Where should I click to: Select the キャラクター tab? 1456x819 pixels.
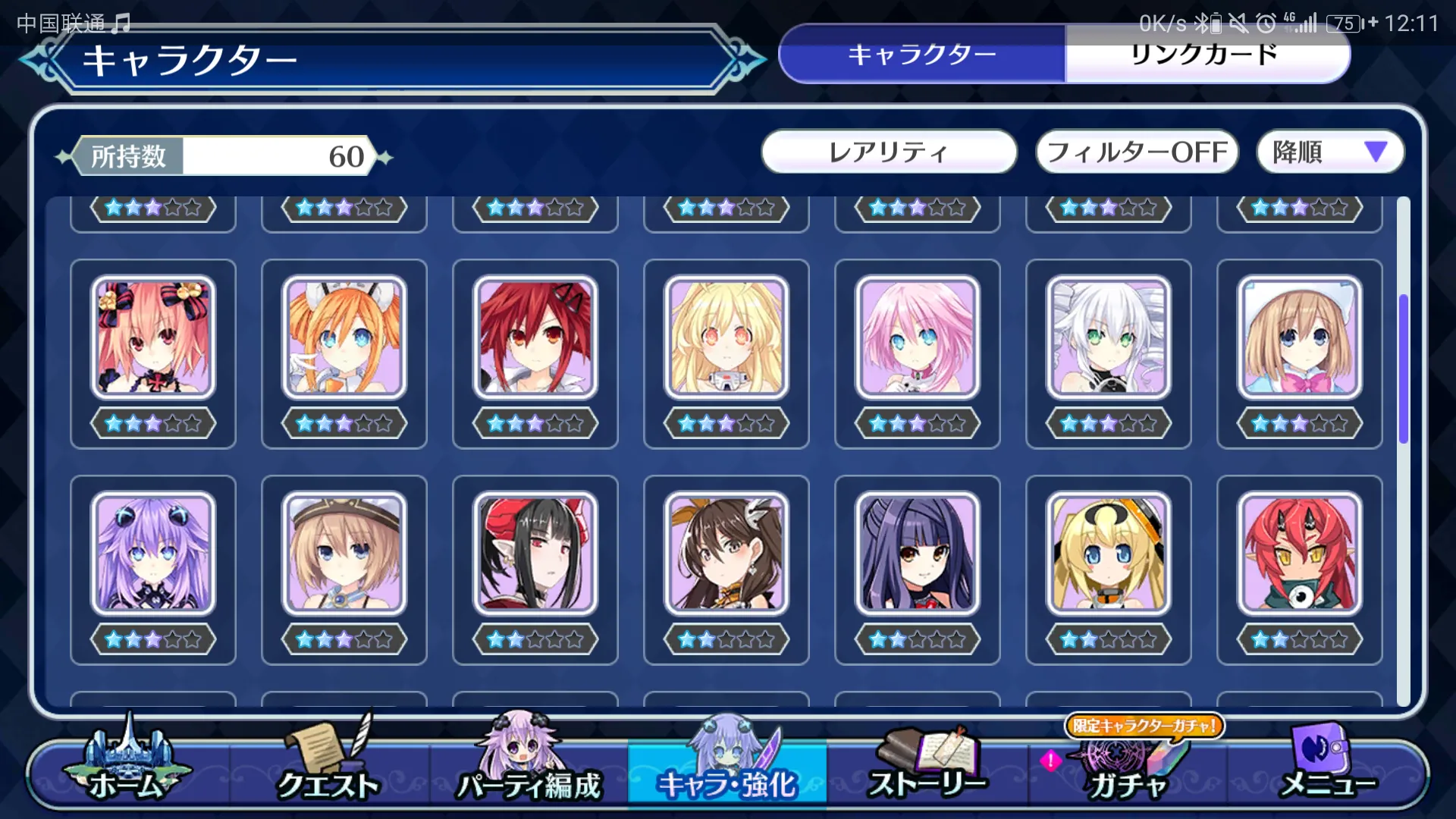click(x=922, y=55)
